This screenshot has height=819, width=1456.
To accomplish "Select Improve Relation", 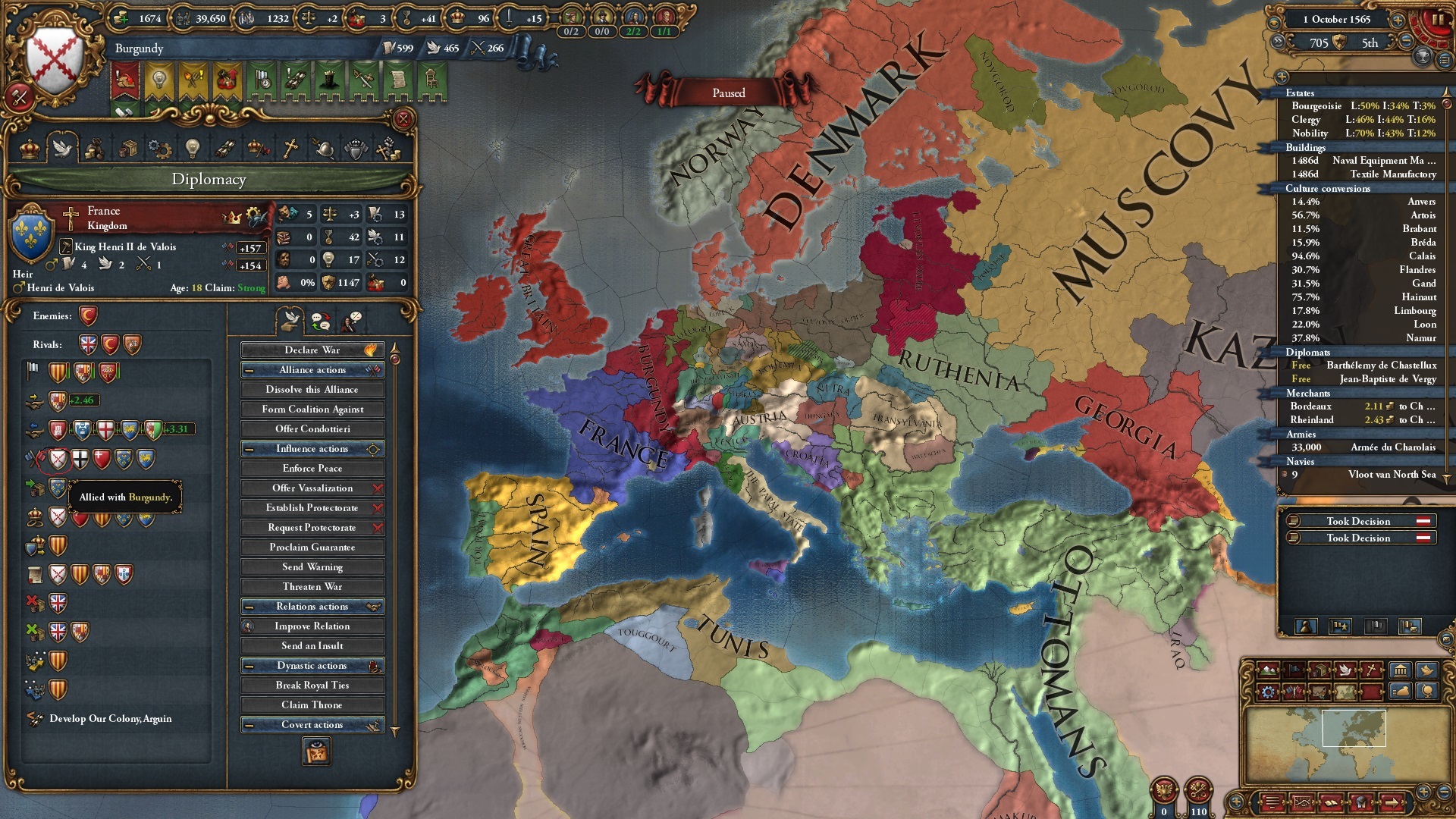I will [x=312, y=626].
